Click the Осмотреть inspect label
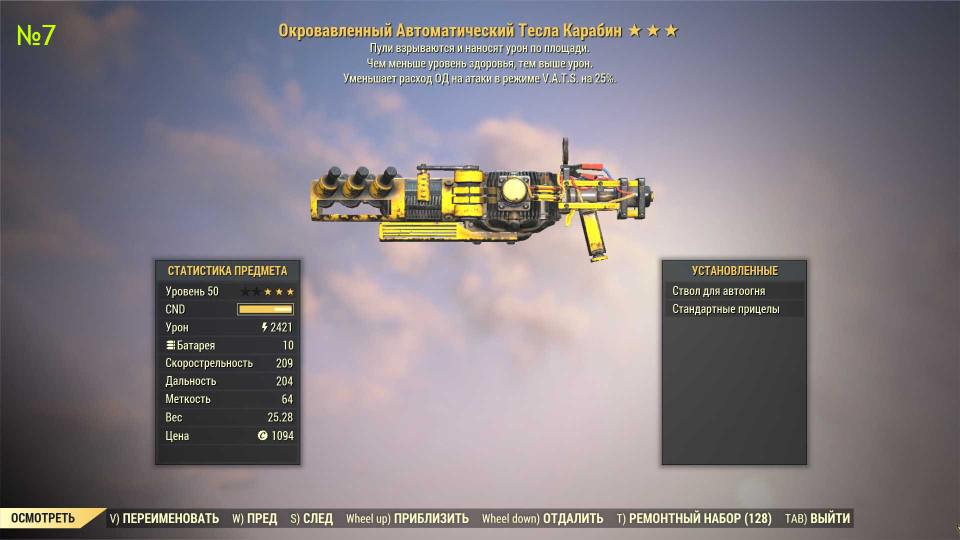The image size is (960, 540). (x=42, y=518)
